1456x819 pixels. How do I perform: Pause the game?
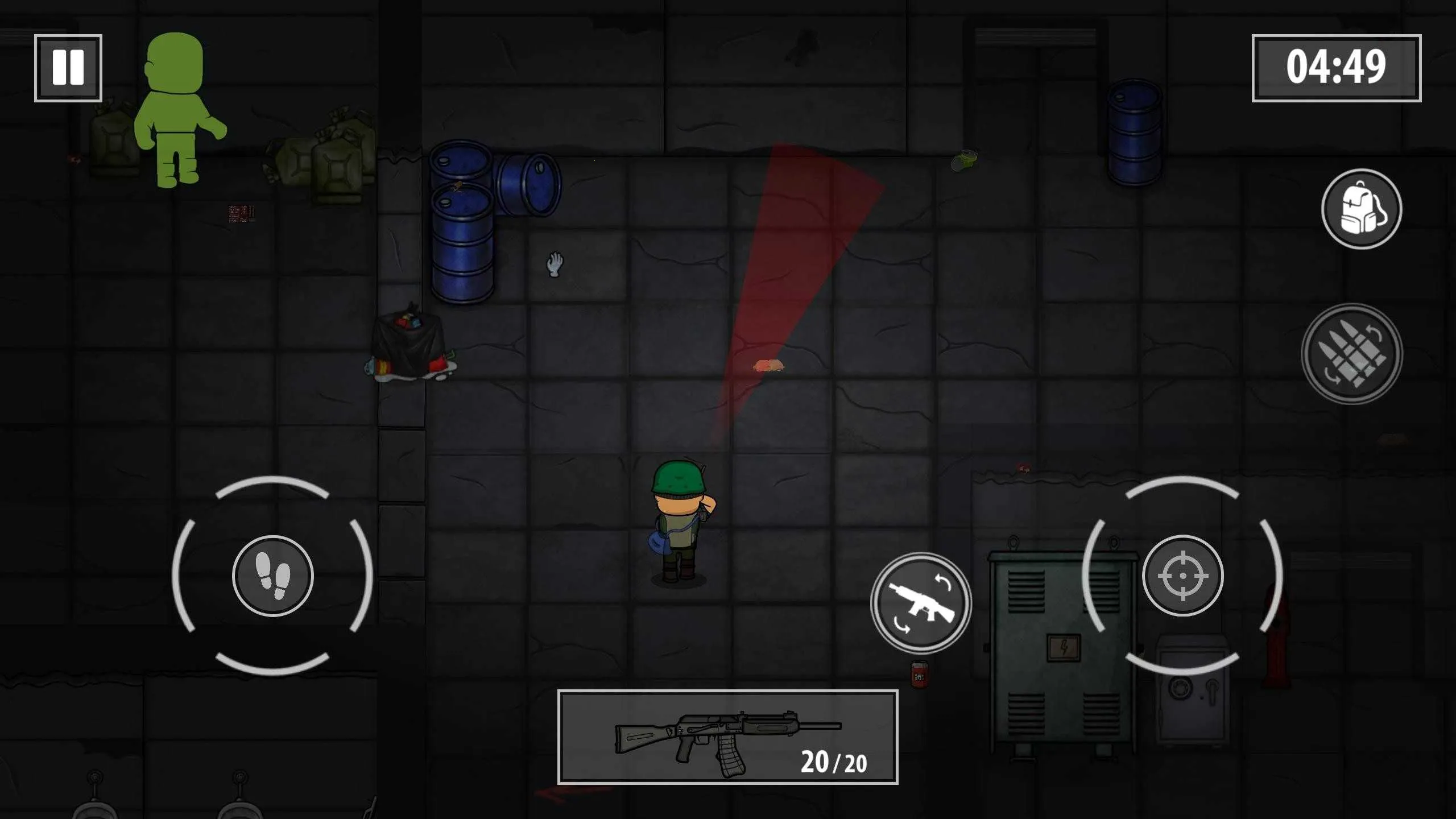pyautogui.click(x=68, y=68)
